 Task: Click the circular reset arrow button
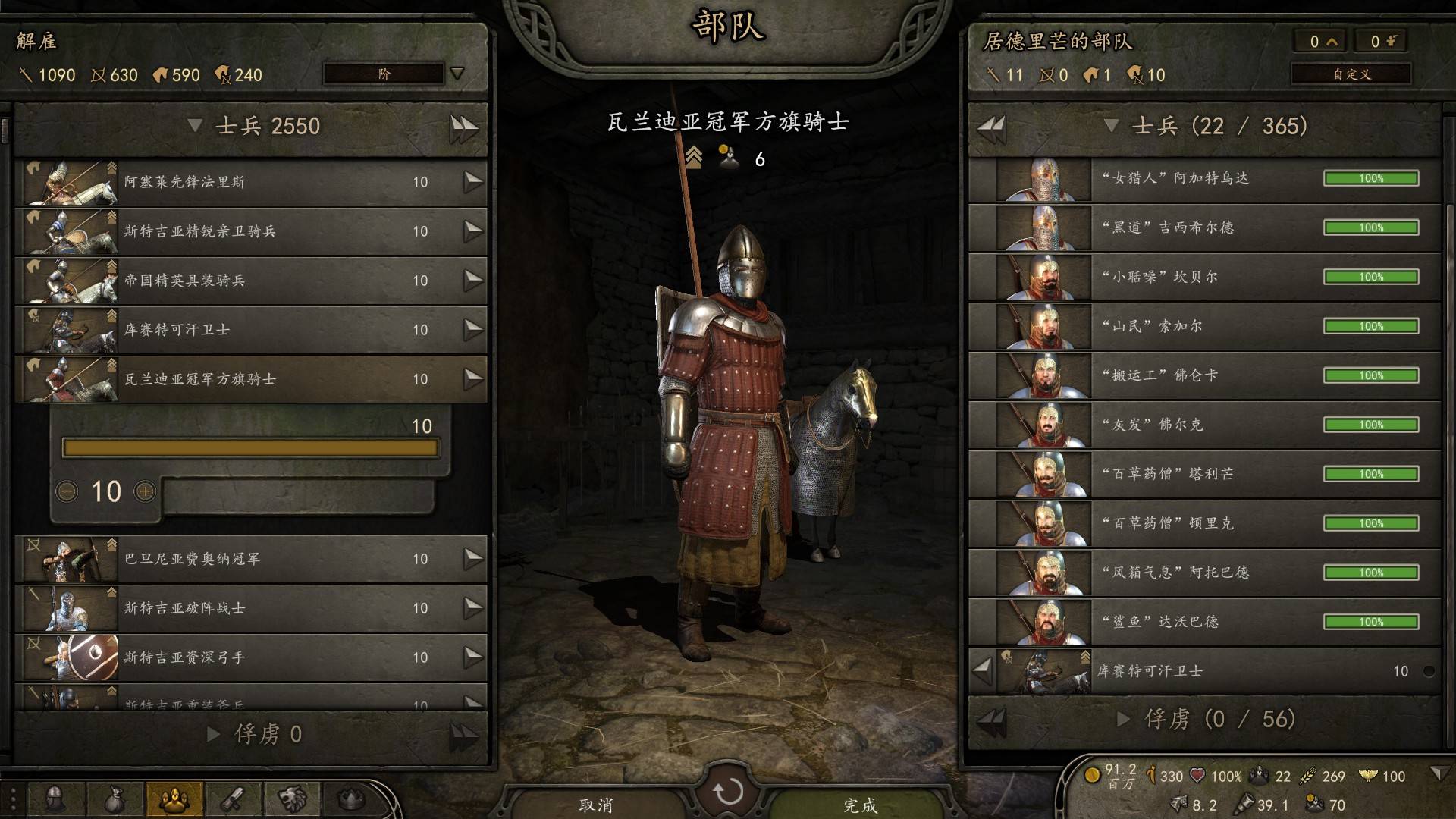[728, 792]
